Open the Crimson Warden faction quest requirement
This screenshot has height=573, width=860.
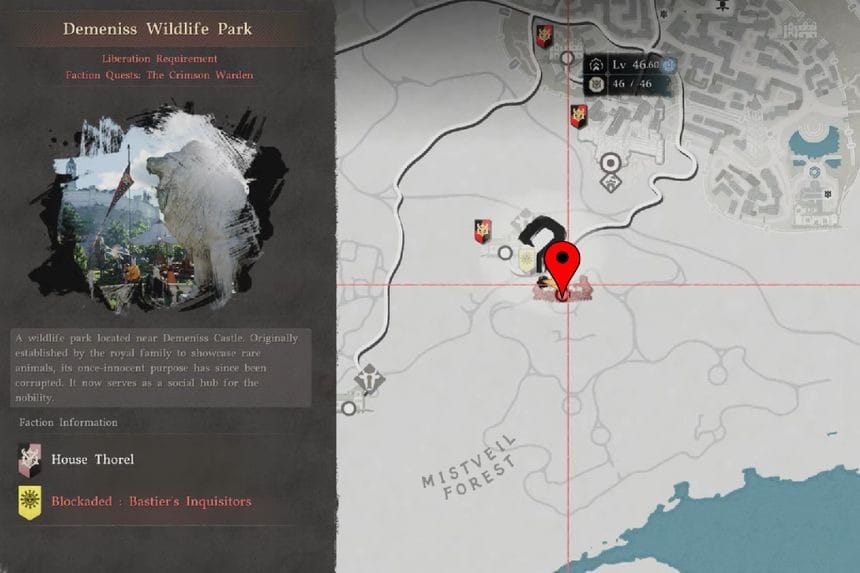[158, 75]
